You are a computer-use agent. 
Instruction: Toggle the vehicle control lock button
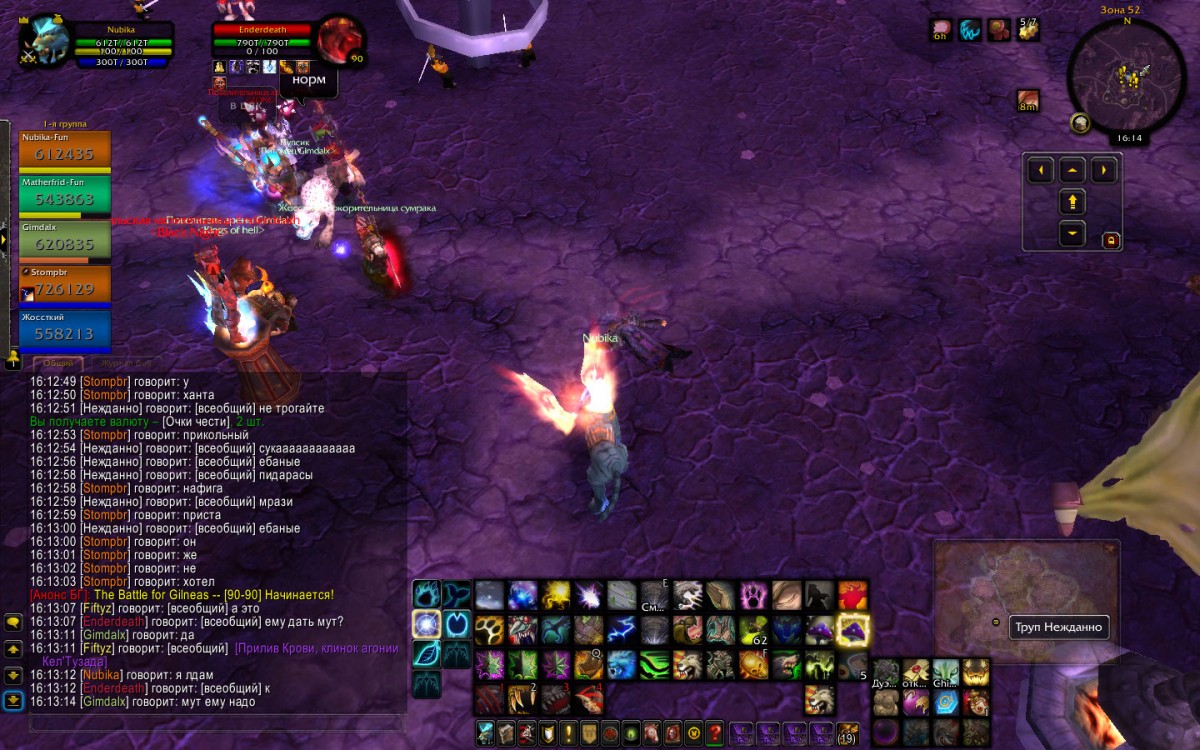(1110, 240)
